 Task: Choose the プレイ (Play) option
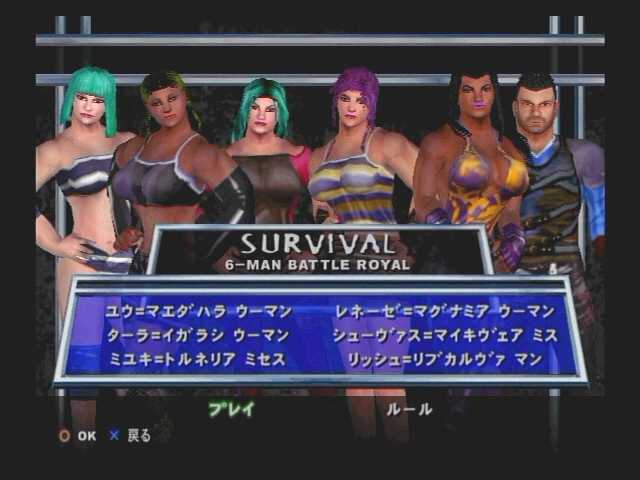click(x=231, y=409)
